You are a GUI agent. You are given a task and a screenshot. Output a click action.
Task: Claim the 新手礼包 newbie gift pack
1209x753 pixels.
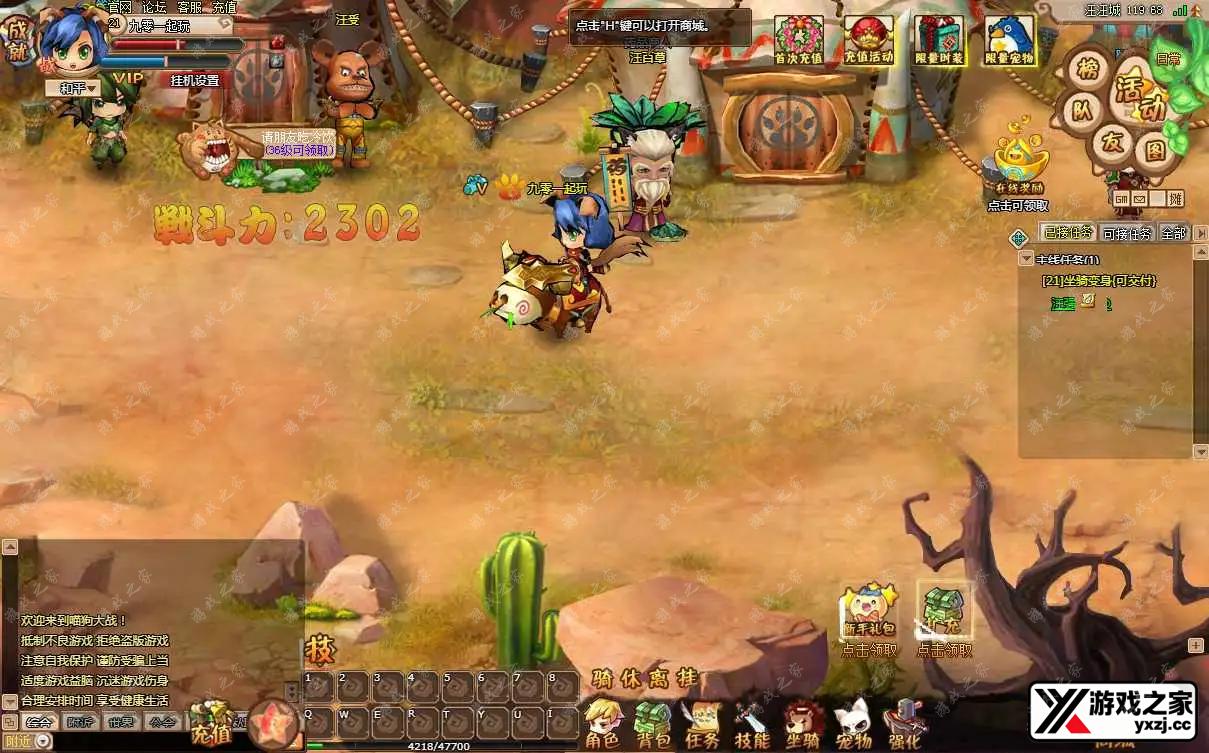868,617
